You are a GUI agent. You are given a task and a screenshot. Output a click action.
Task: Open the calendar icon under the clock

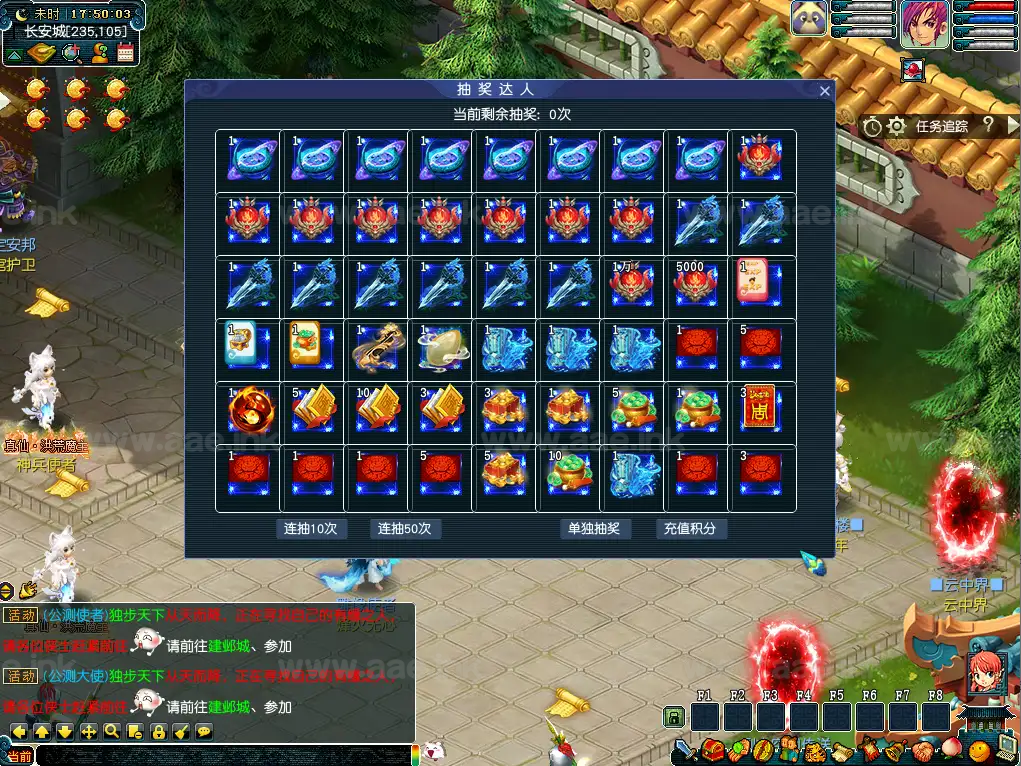pyautogui.click(x=126, y=53)
